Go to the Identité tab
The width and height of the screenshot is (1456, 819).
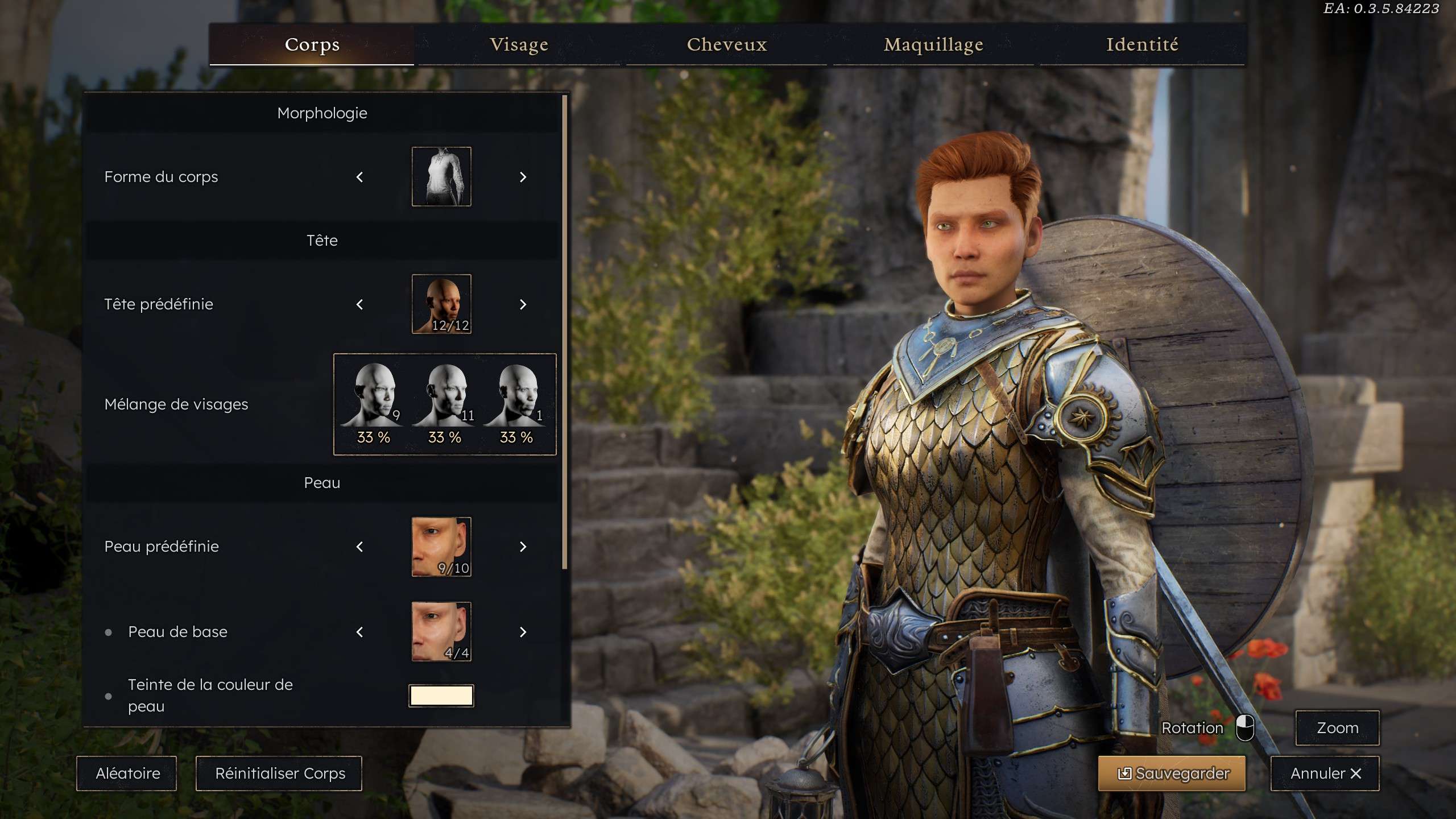[x=1142, y=44]
